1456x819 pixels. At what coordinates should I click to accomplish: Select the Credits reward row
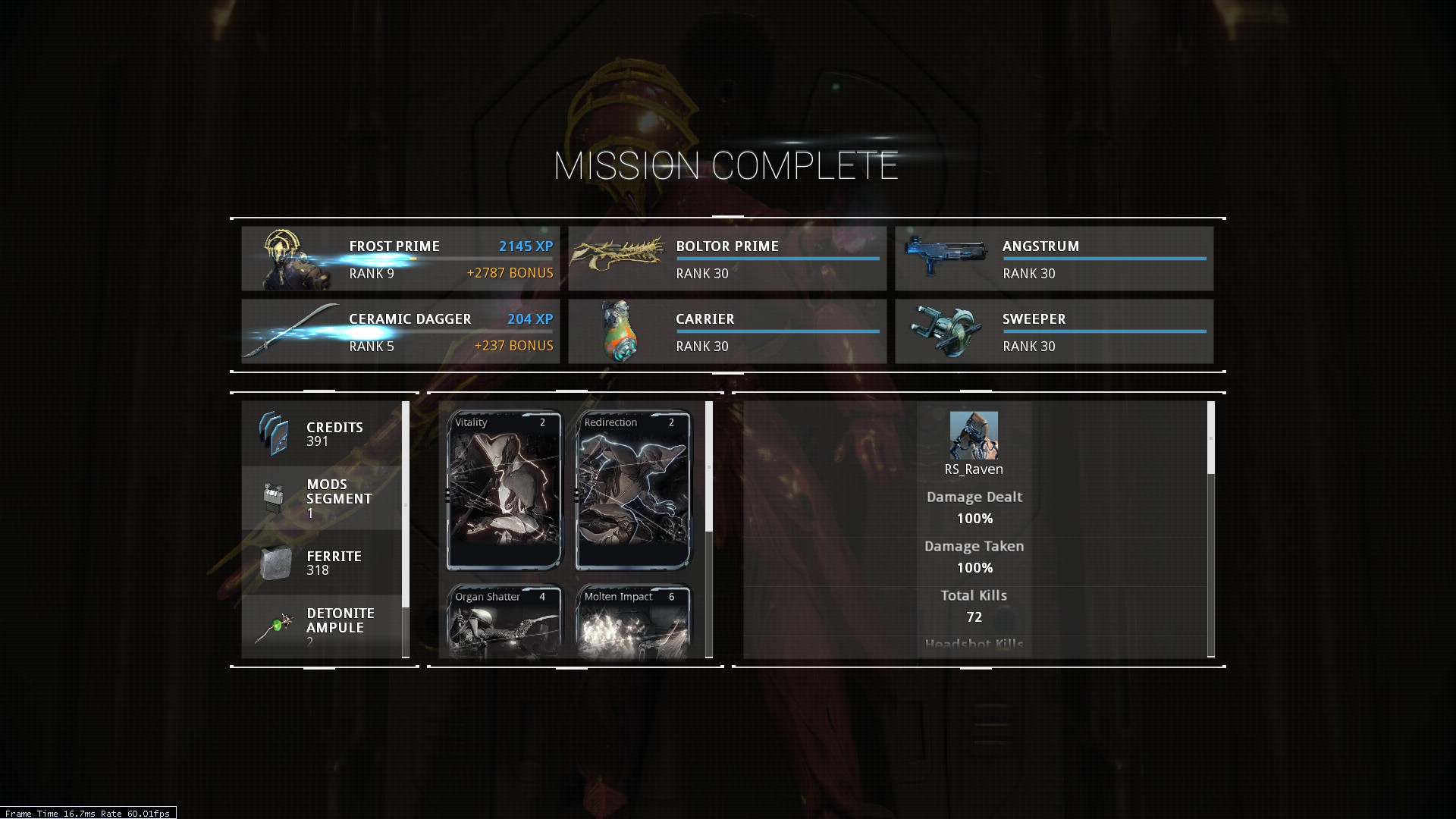[322, 434]
